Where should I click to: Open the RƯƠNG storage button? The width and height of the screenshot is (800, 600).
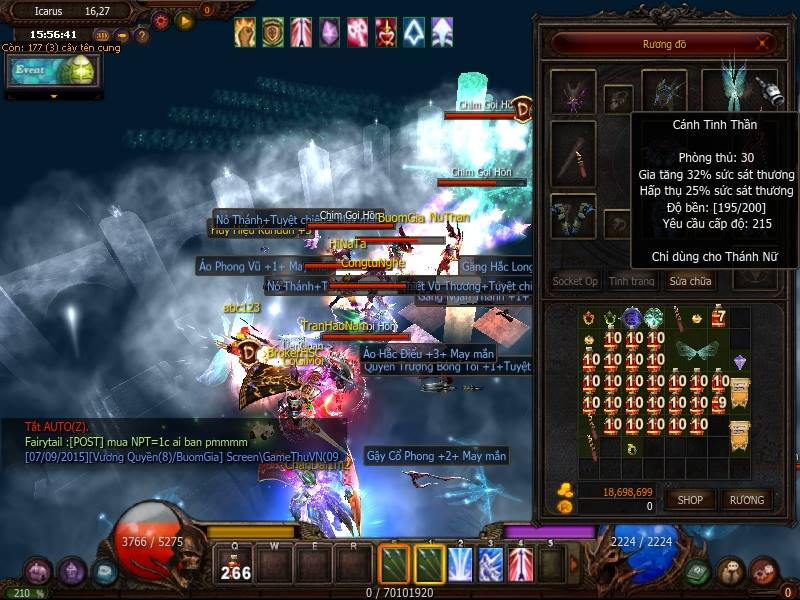pyautogui.click(x=747, y=499)
